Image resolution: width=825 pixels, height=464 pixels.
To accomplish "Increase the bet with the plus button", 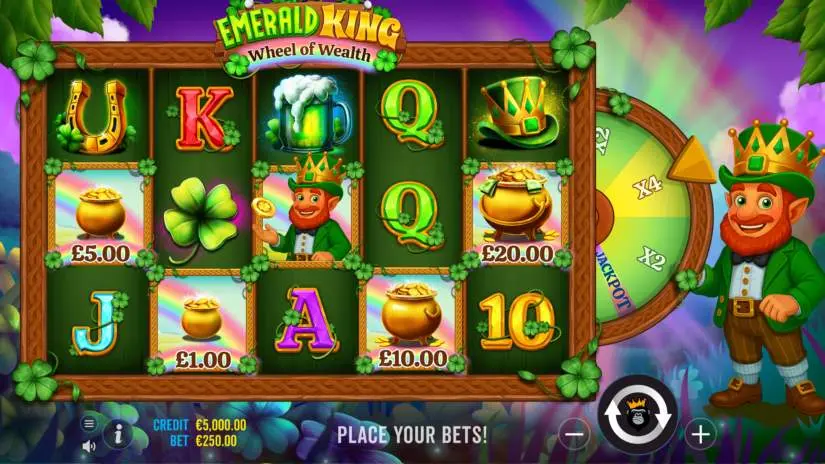I will 700,434.
